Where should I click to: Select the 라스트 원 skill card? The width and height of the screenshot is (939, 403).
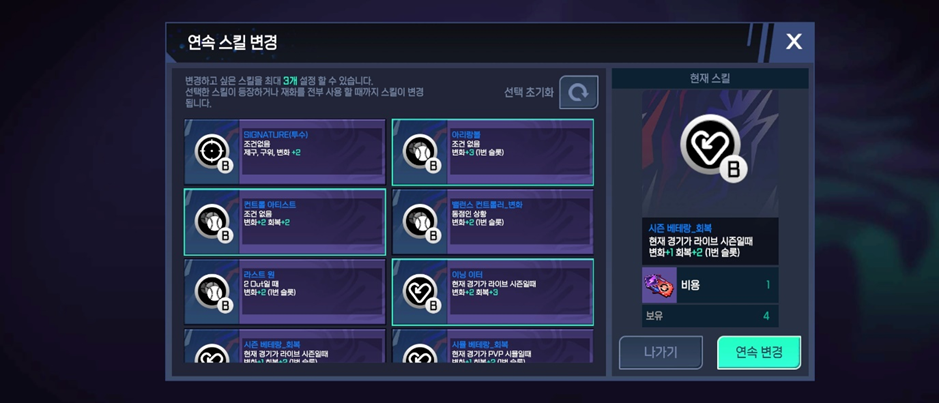tap(285, 292)
